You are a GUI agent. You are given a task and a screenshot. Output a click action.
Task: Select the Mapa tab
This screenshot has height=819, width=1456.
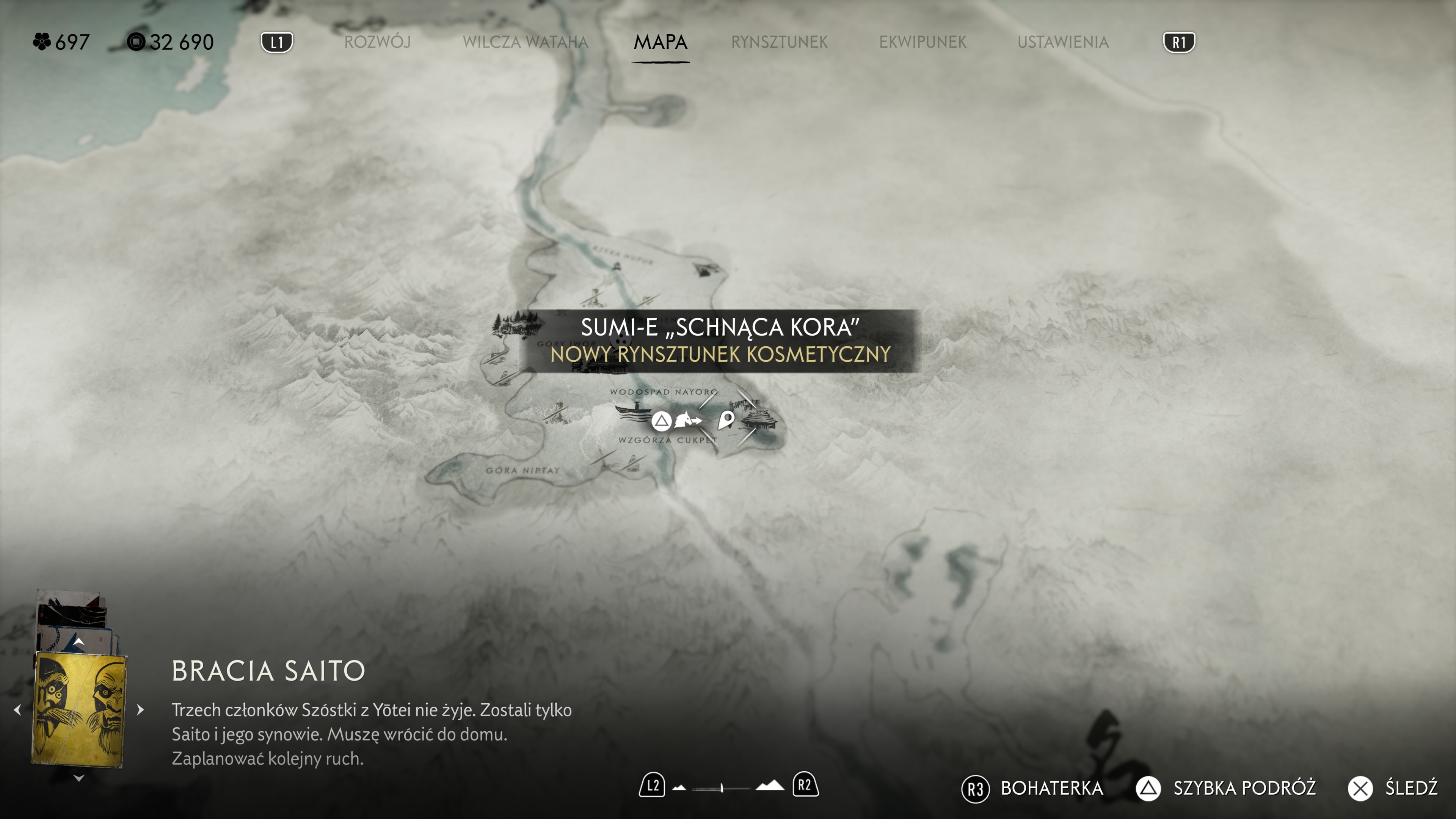point(660,42)
